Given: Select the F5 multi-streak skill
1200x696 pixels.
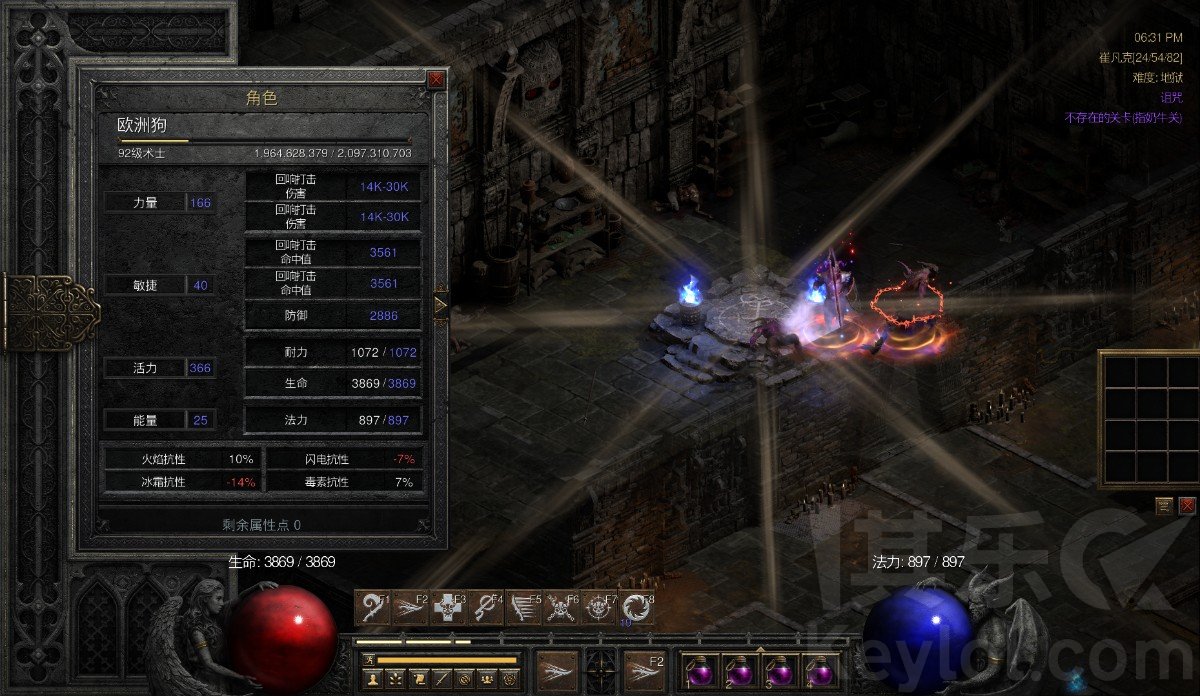Looking at the screenshot, I should pyautogui.click(x=522, y=608).
